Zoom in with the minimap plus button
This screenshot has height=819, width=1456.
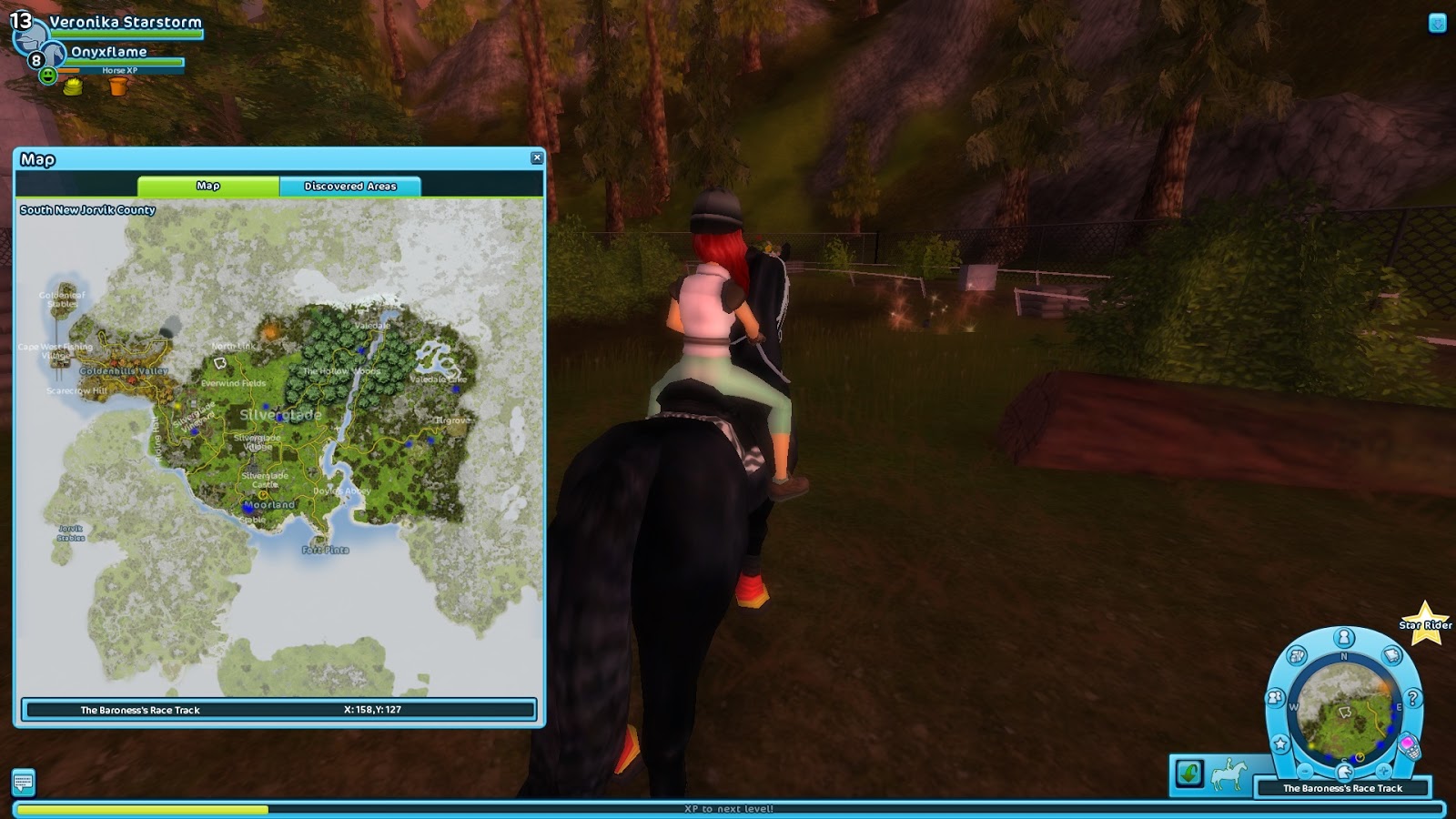click(1384, 770)
